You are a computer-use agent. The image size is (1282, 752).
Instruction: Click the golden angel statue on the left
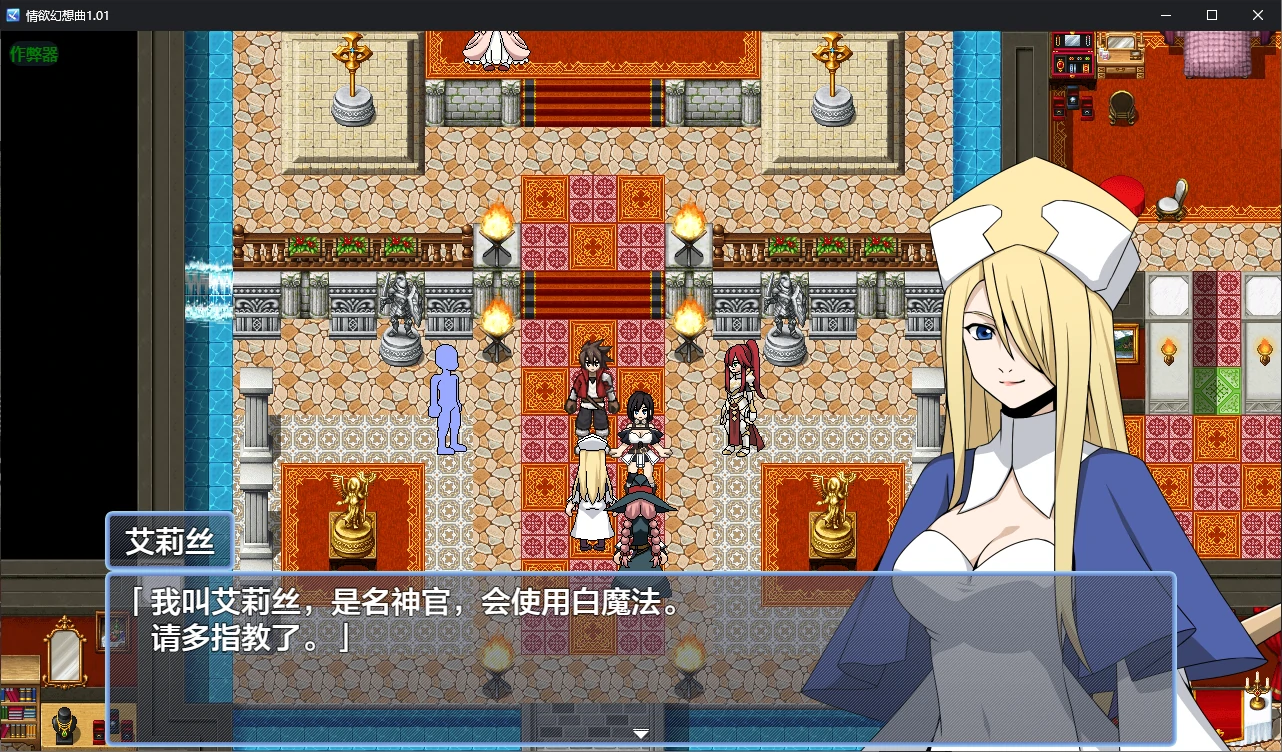pos(352,510)
